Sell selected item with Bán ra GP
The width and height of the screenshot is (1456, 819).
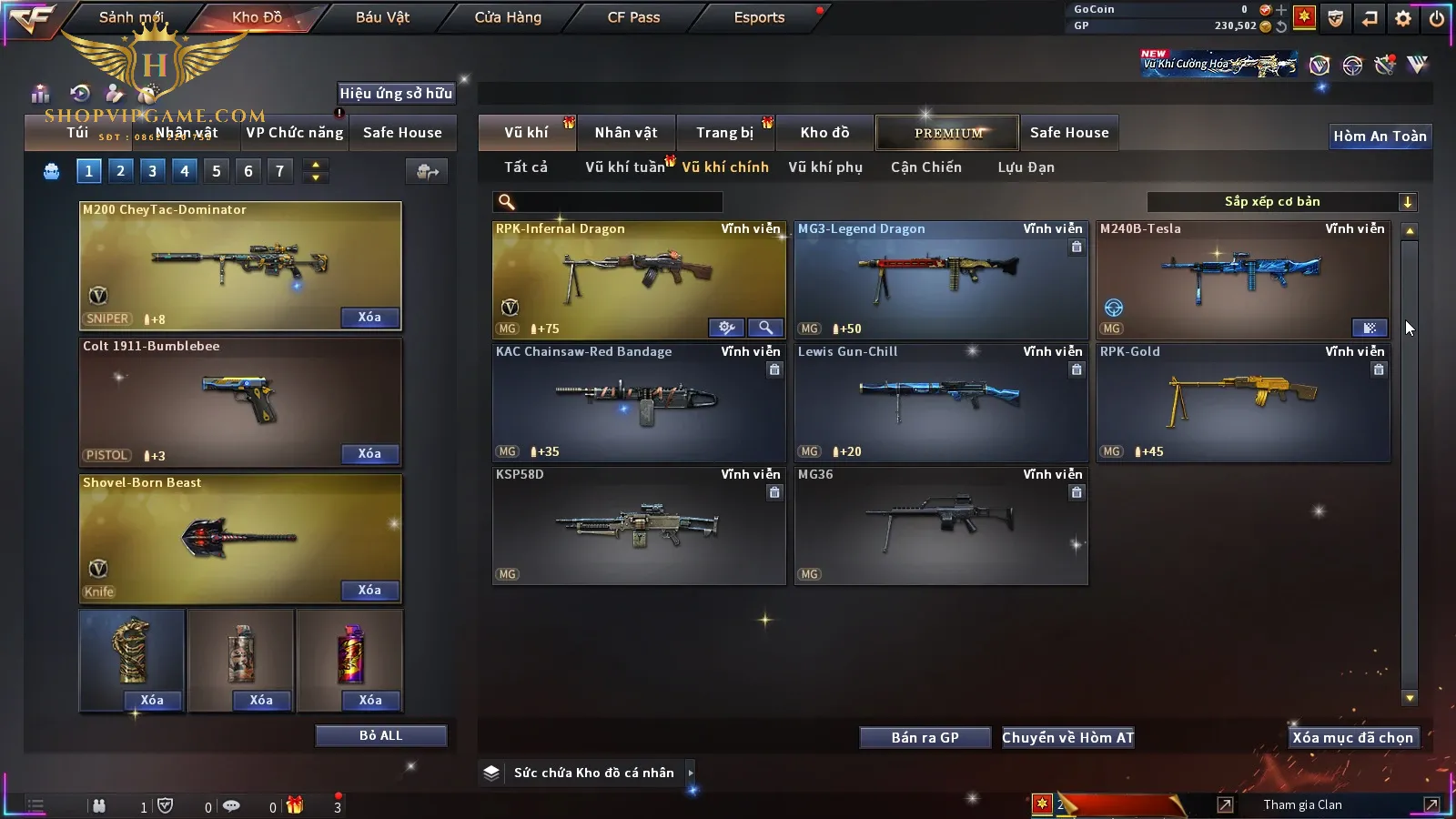click(925, 737)
